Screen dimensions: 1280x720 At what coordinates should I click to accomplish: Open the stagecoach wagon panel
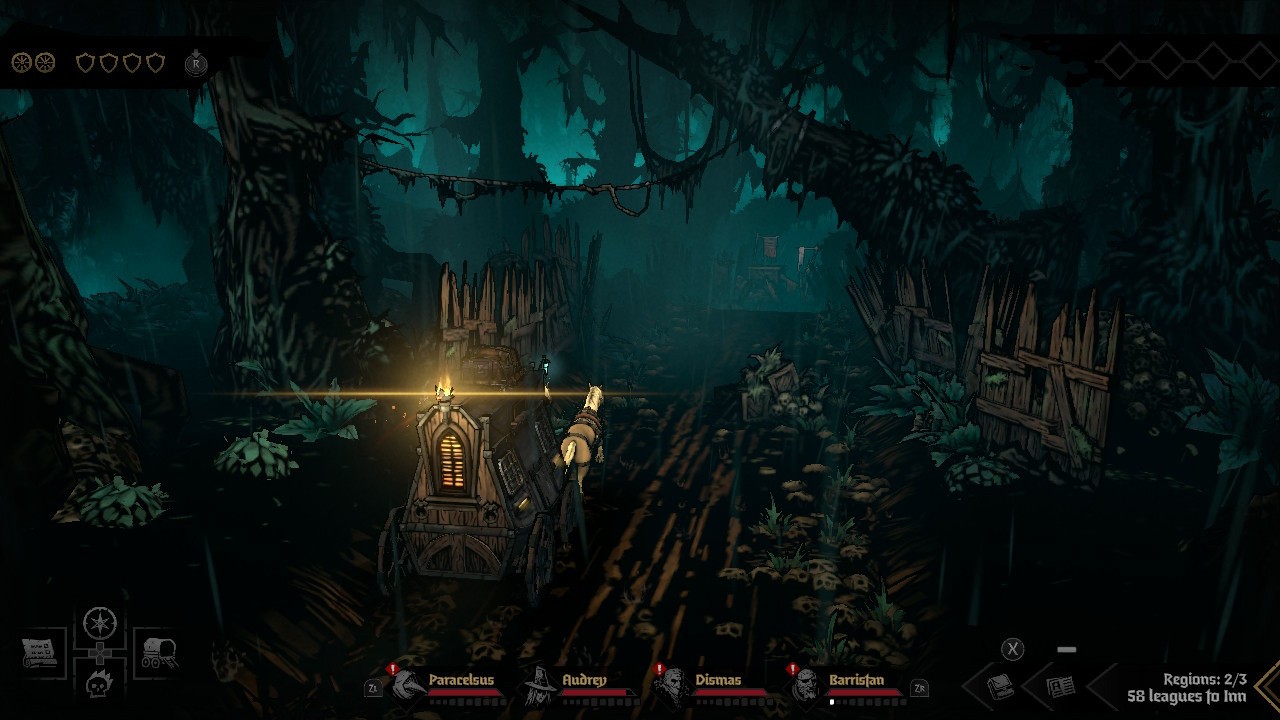157,653
